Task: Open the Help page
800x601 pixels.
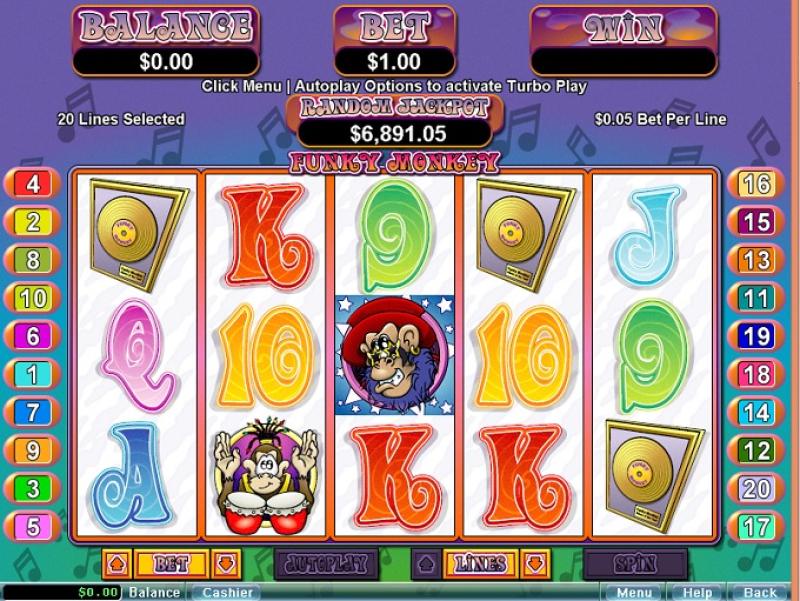Action: click(x=696, y=592)
